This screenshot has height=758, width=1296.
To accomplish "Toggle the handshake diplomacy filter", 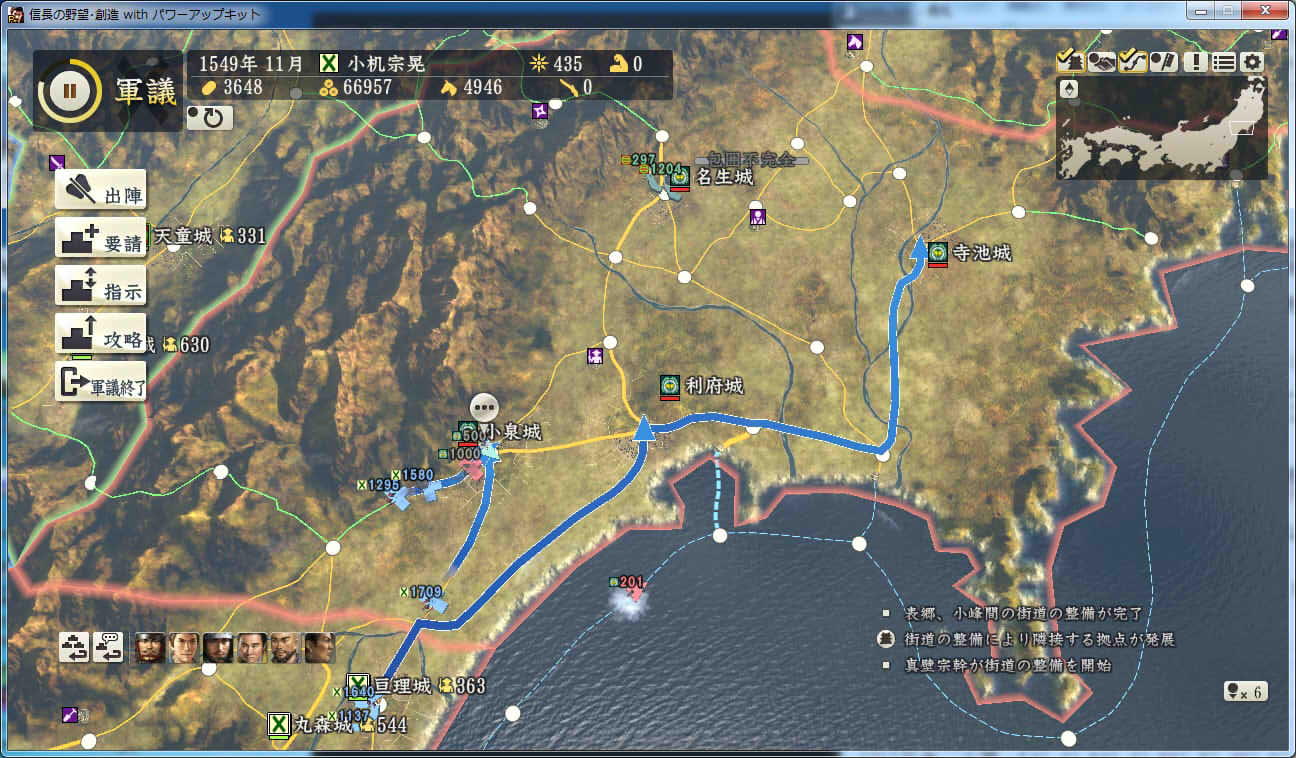I will point(1101,62).
